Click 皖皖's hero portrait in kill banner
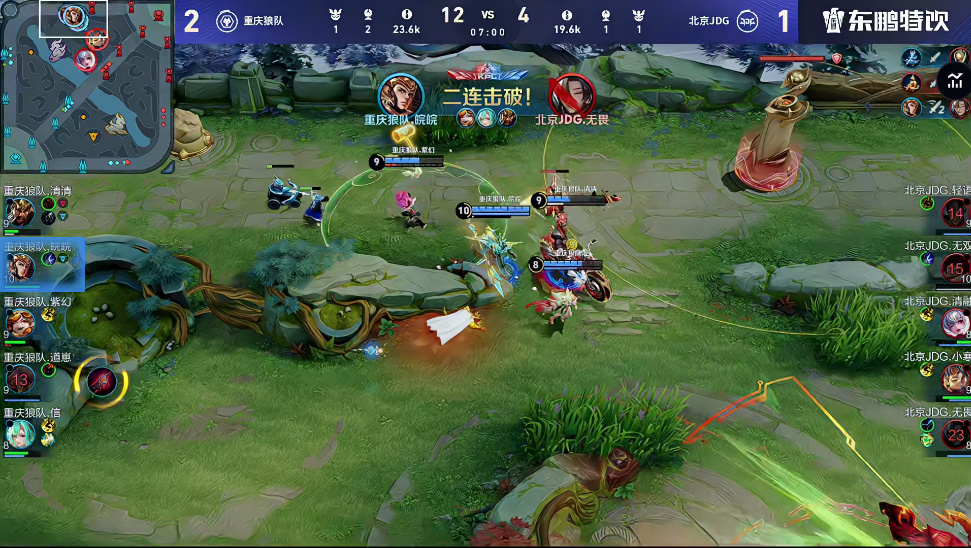 click(400, 93)
